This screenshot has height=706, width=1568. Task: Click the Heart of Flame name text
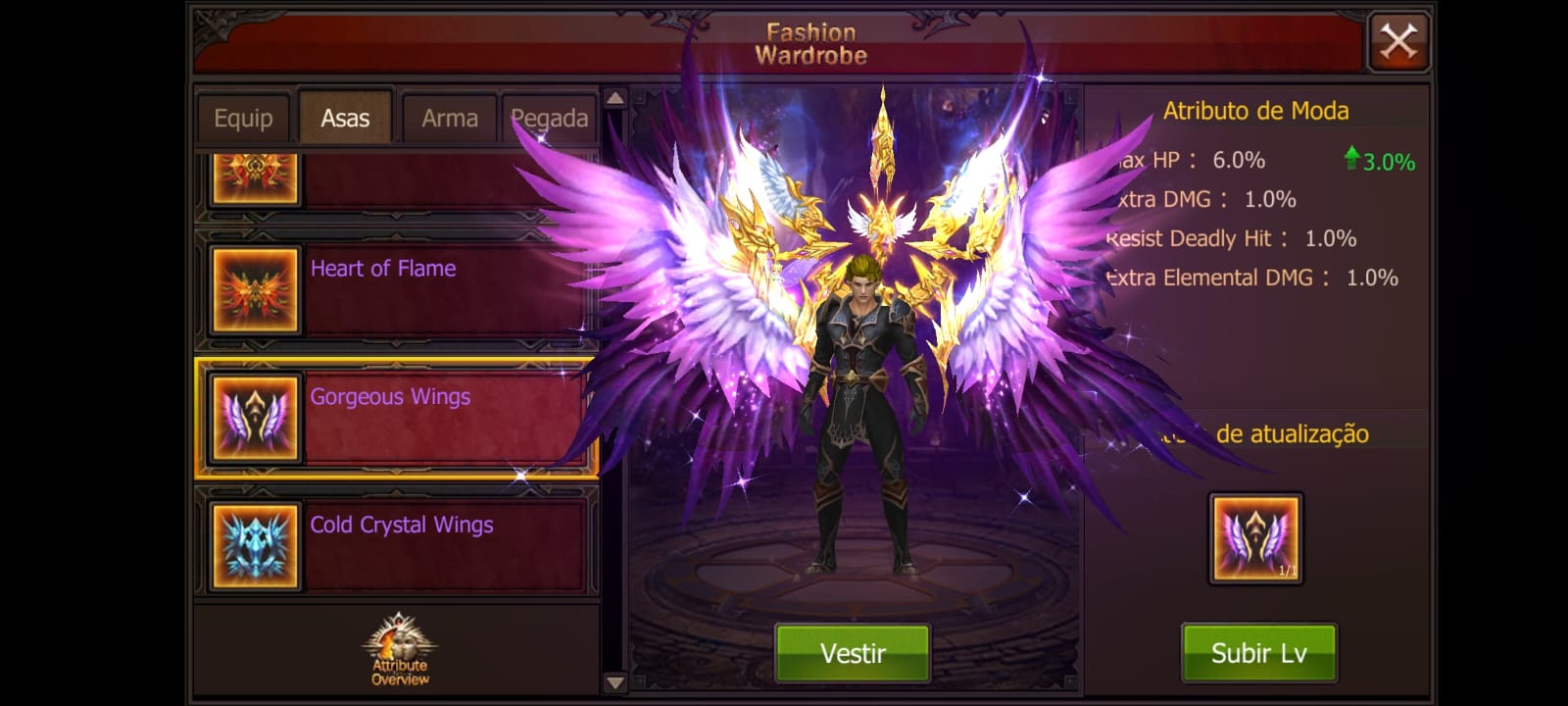(x=382, y=268)
